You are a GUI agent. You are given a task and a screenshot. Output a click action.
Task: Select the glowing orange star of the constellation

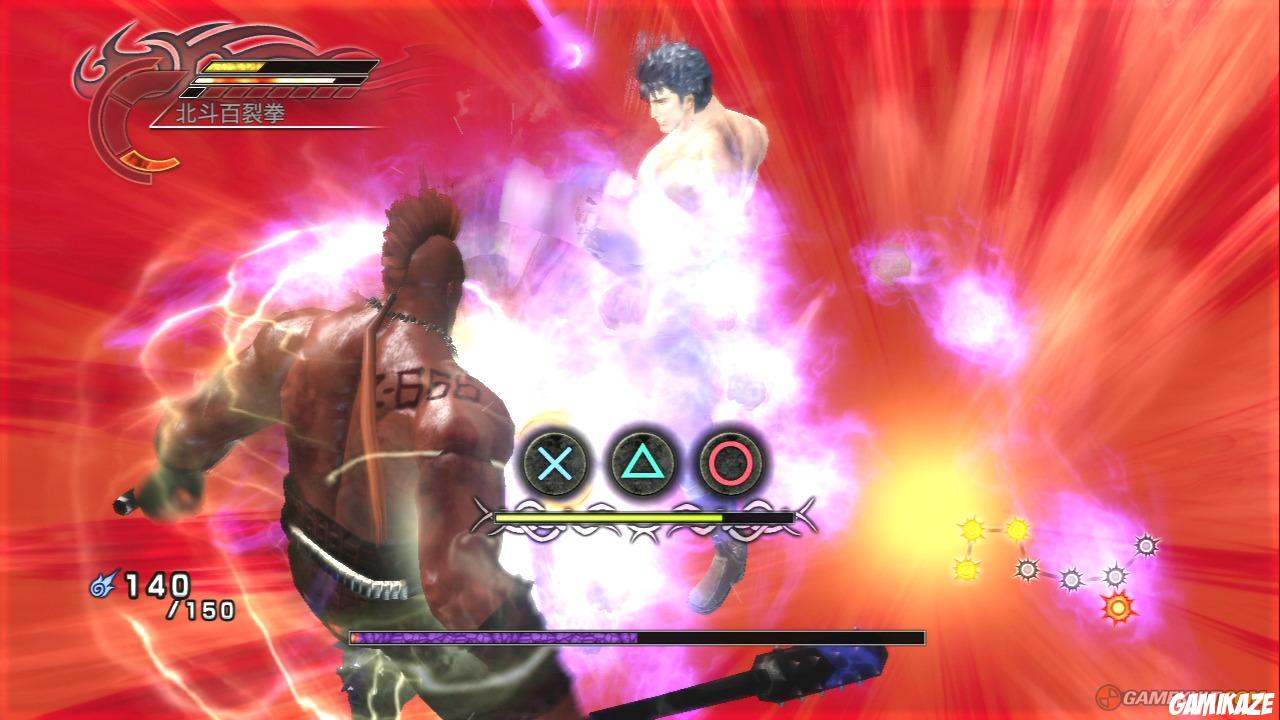[x=1119, y=606]
